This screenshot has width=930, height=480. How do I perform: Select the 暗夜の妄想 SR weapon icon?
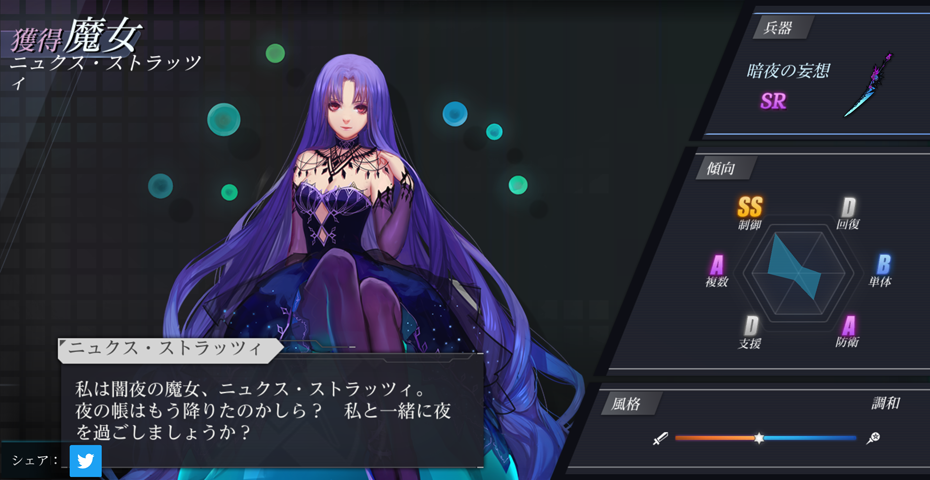pos(868,86)
